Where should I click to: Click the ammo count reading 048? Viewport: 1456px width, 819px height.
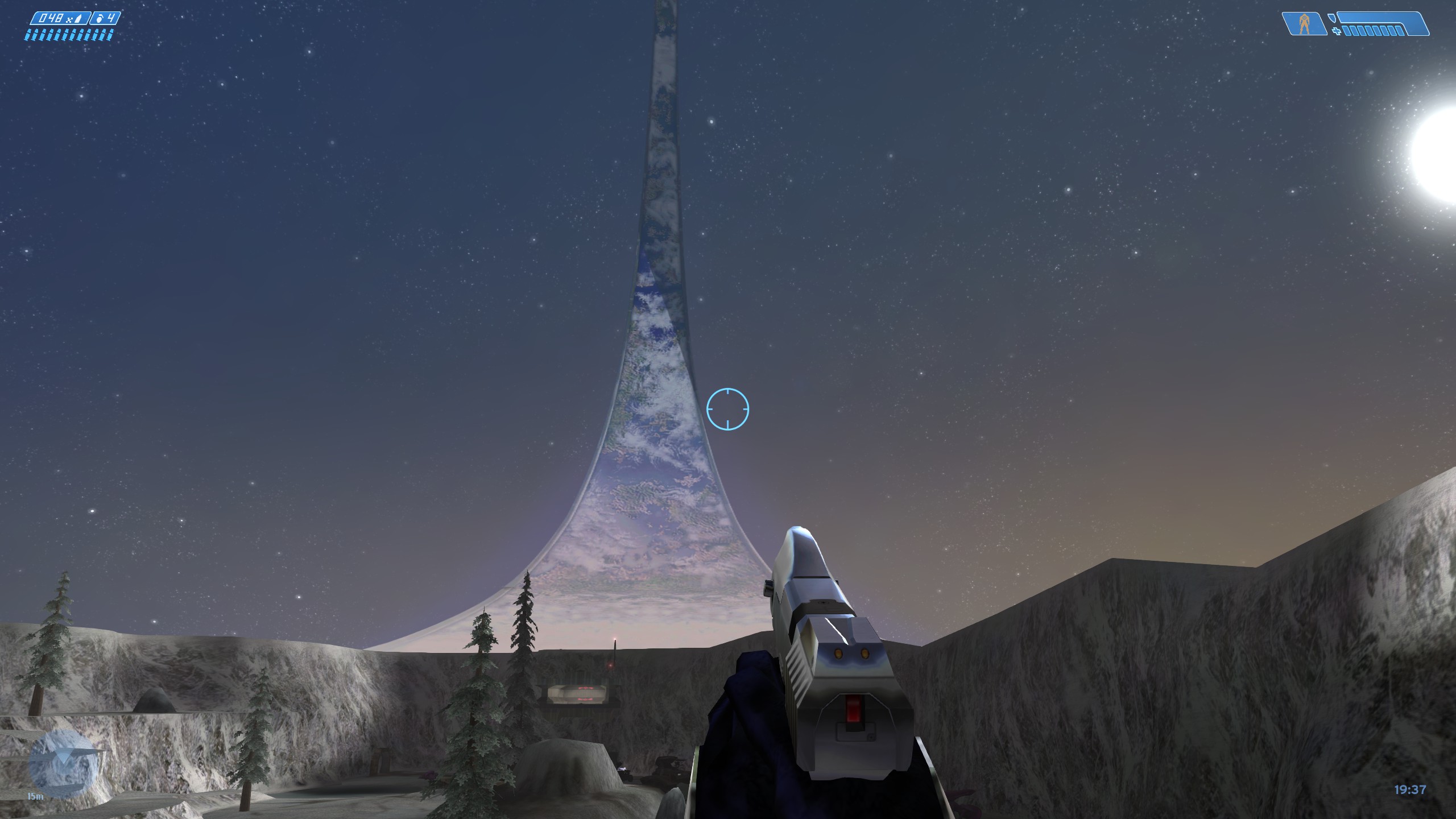click(x=51, y=18)
